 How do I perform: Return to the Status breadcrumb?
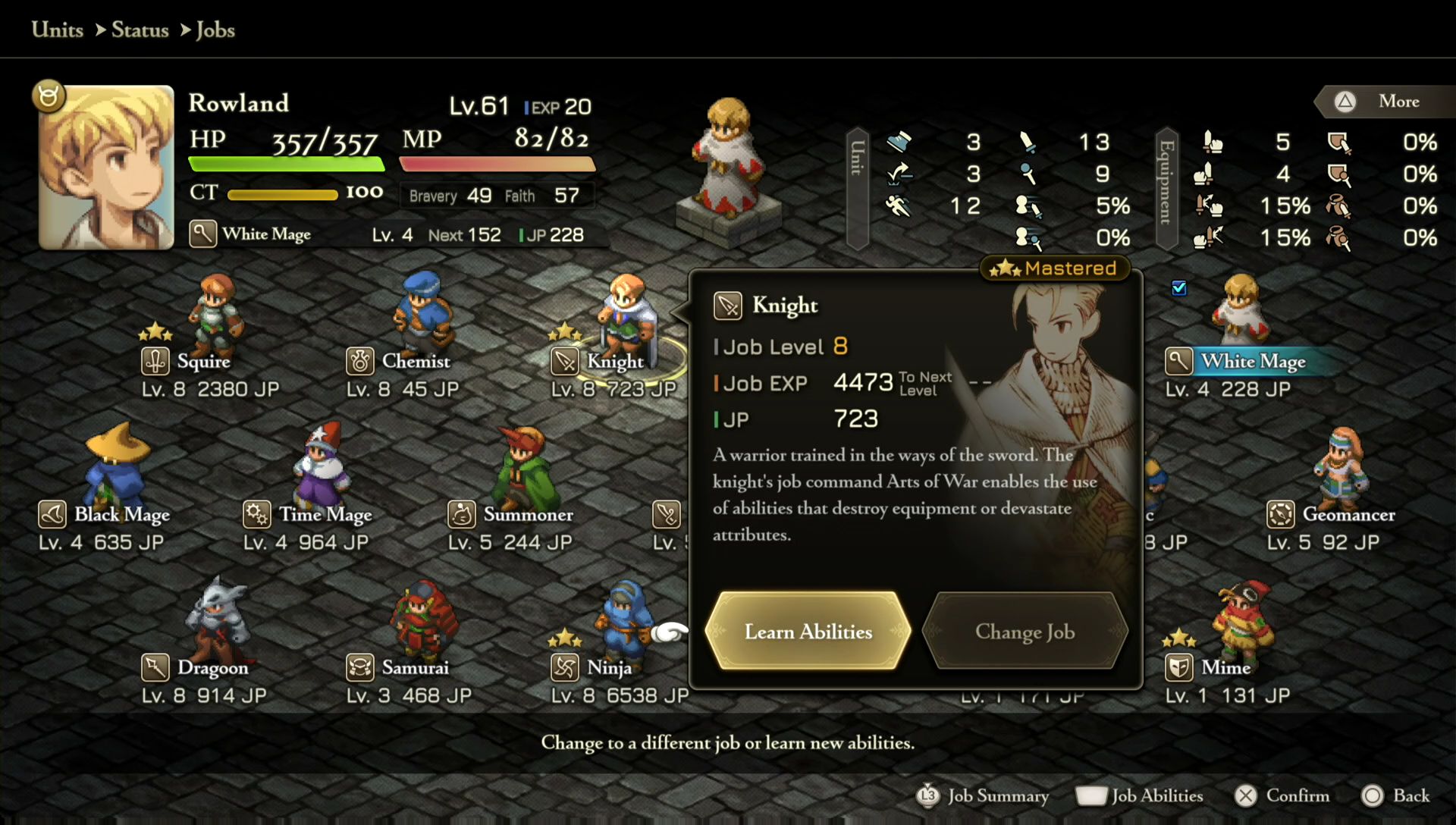point(140,30)
